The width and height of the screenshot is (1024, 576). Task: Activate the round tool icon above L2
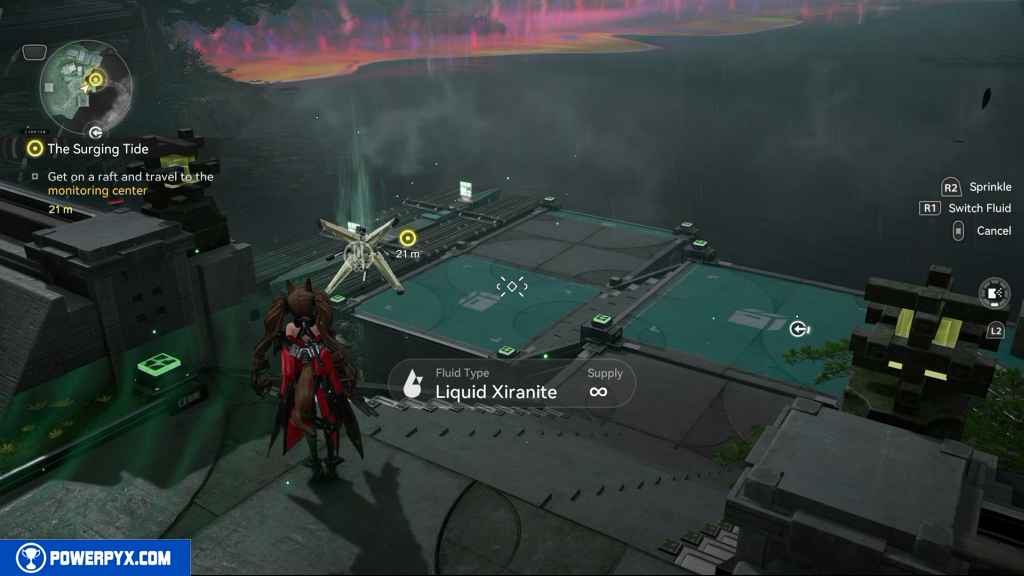[994, 293]
